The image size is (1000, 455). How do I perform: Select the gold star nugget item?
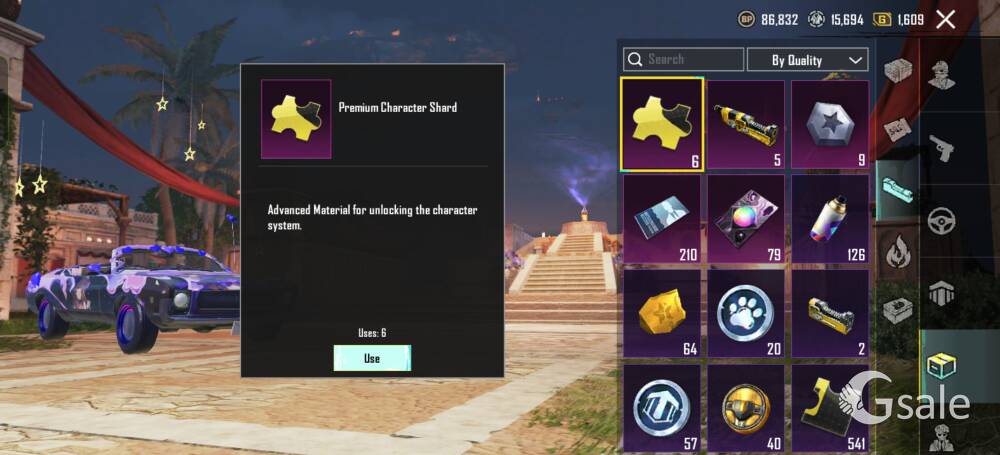click(662, 313)
